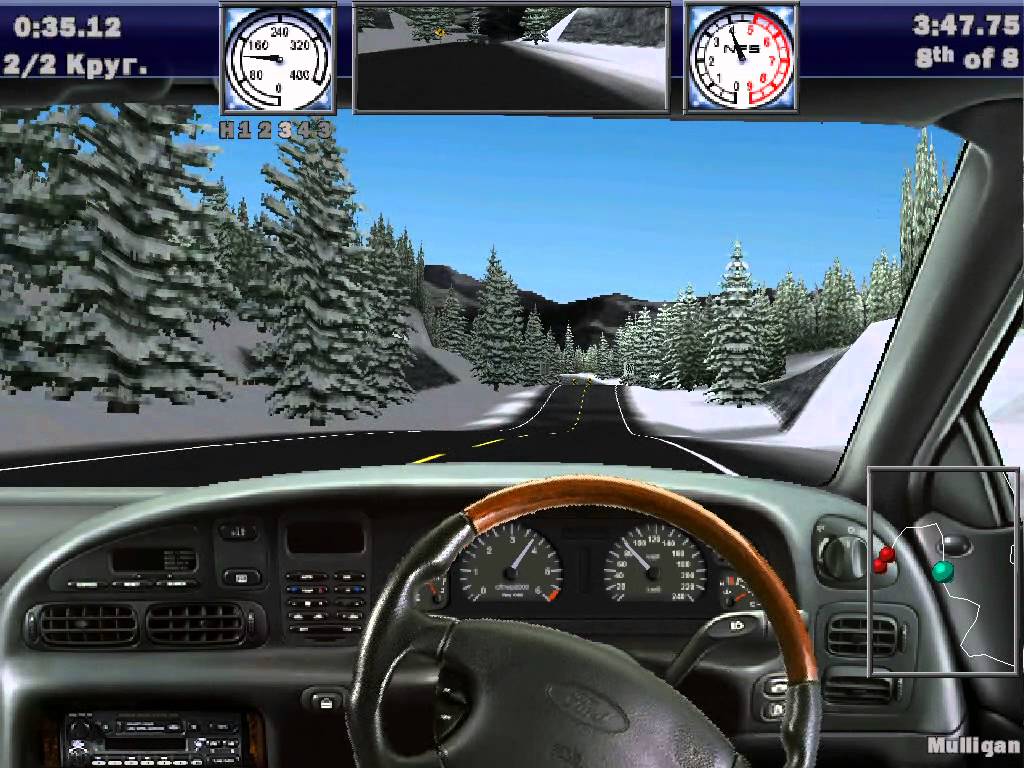Click the track minimap

[x=943, y=571]
